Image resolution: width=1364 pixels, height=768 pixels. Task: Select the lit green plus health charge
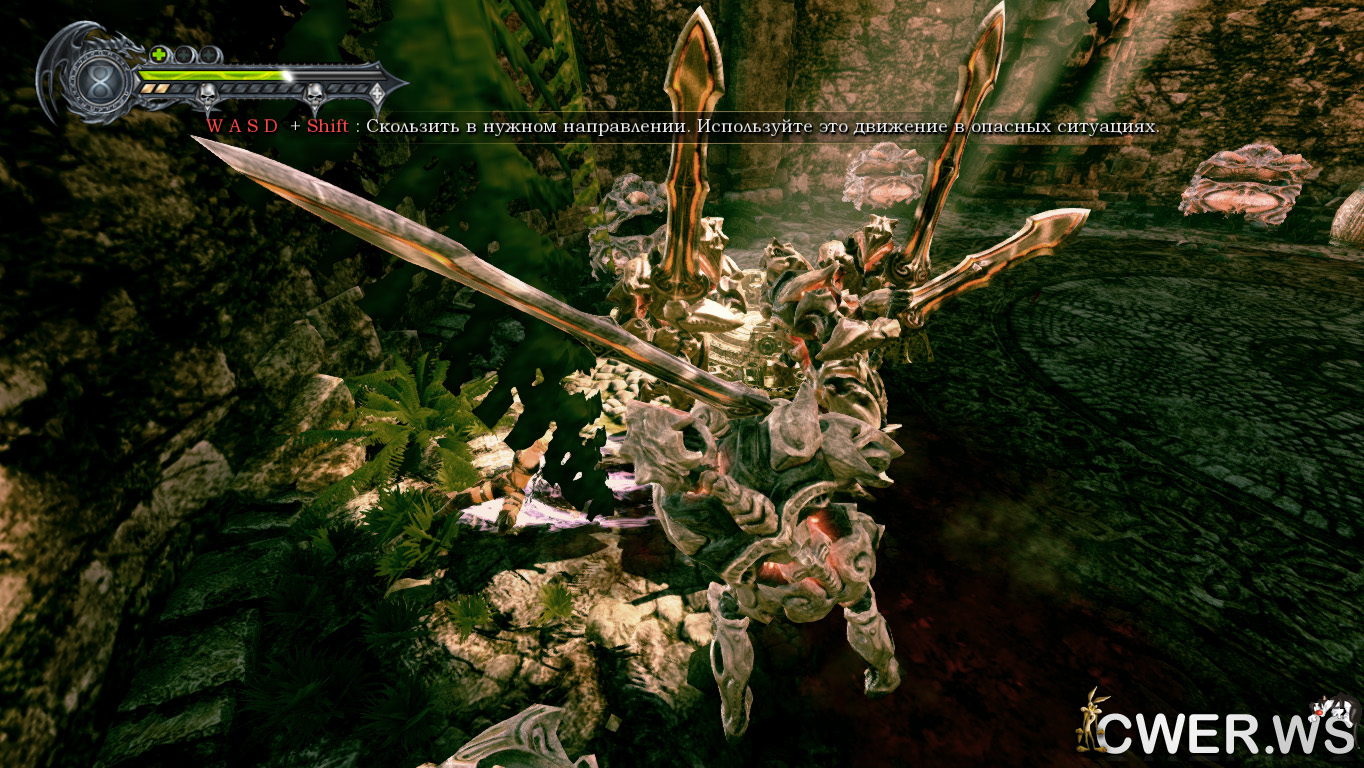pos(160,54)
